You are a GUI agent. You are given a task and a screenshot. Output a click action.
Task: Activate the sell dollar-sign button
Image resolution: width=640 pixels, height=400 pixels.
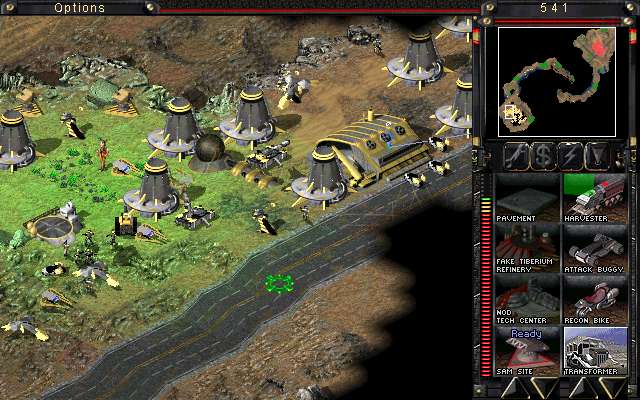pos(543,157)
